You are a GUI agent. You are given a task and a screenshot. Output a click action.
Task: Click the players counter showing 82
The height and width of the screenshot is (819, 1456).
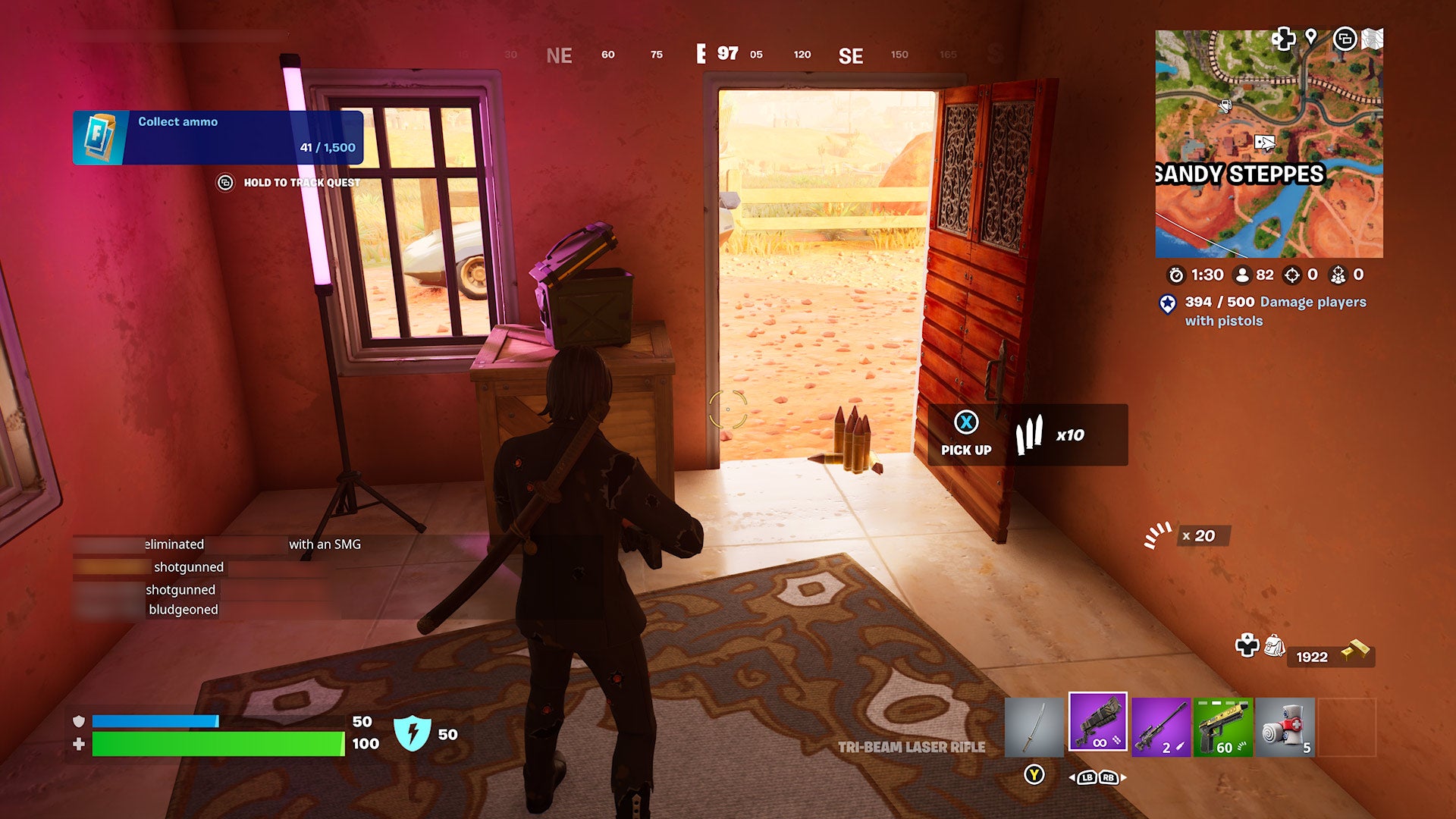[x=1253, y=276]
